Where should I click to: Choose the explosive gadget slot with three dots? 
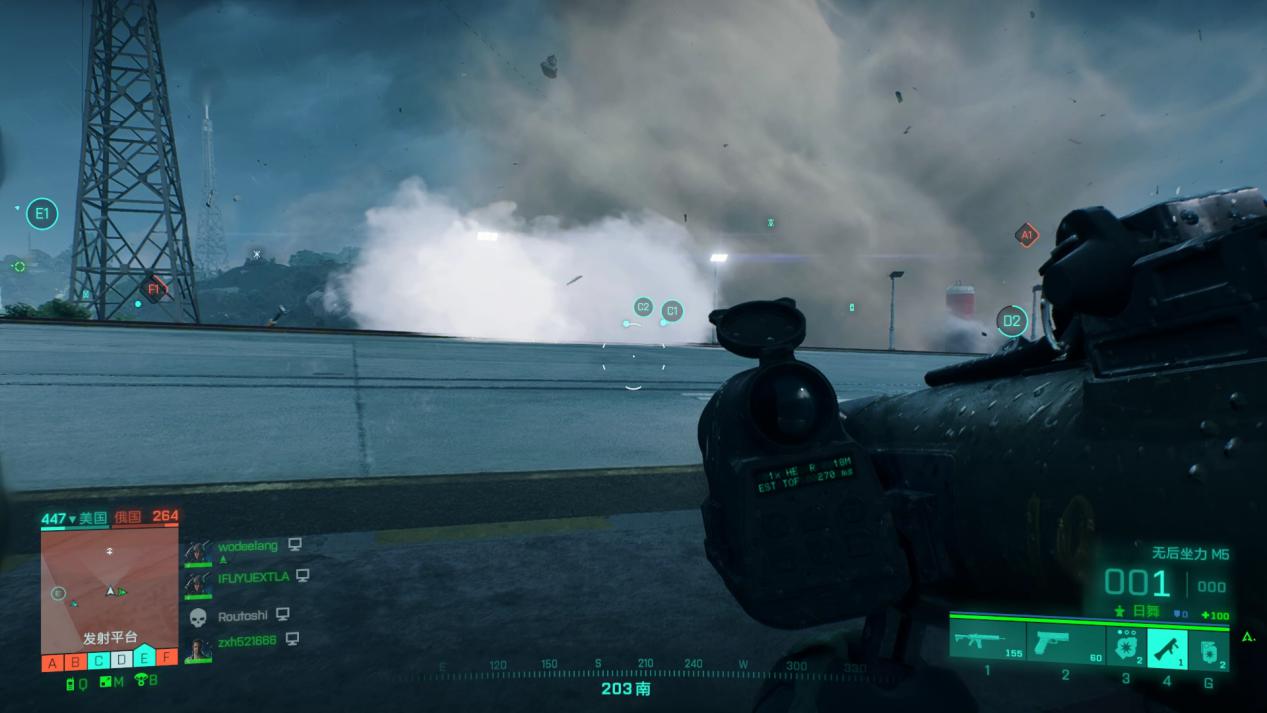1126,646
